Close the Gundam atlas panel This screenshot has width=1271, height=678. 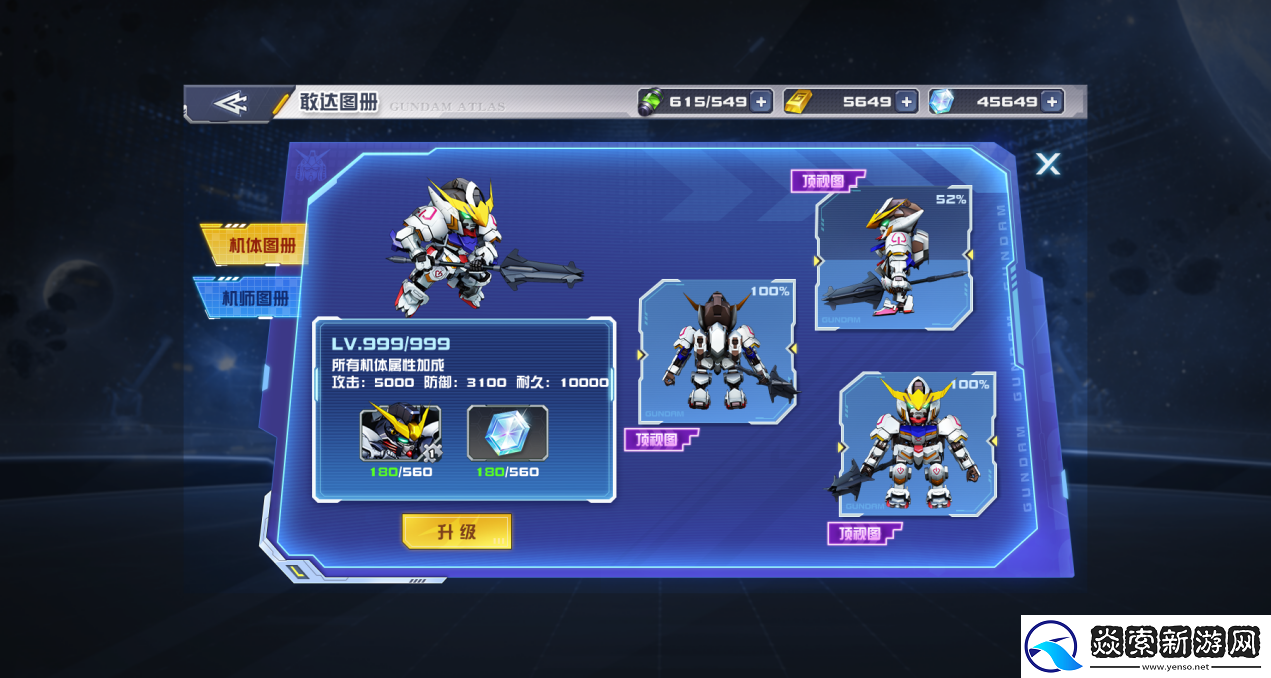[1047, 164]
